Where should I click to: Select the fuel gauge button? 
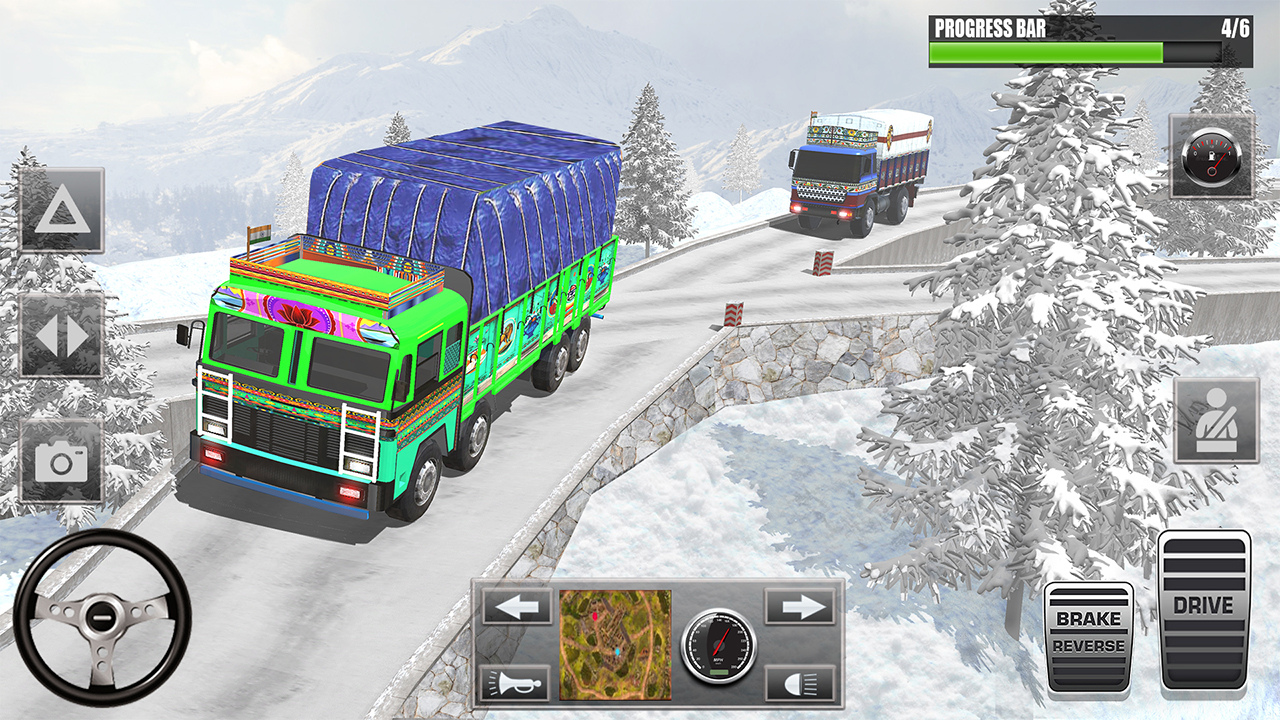tap(1212, 156)
